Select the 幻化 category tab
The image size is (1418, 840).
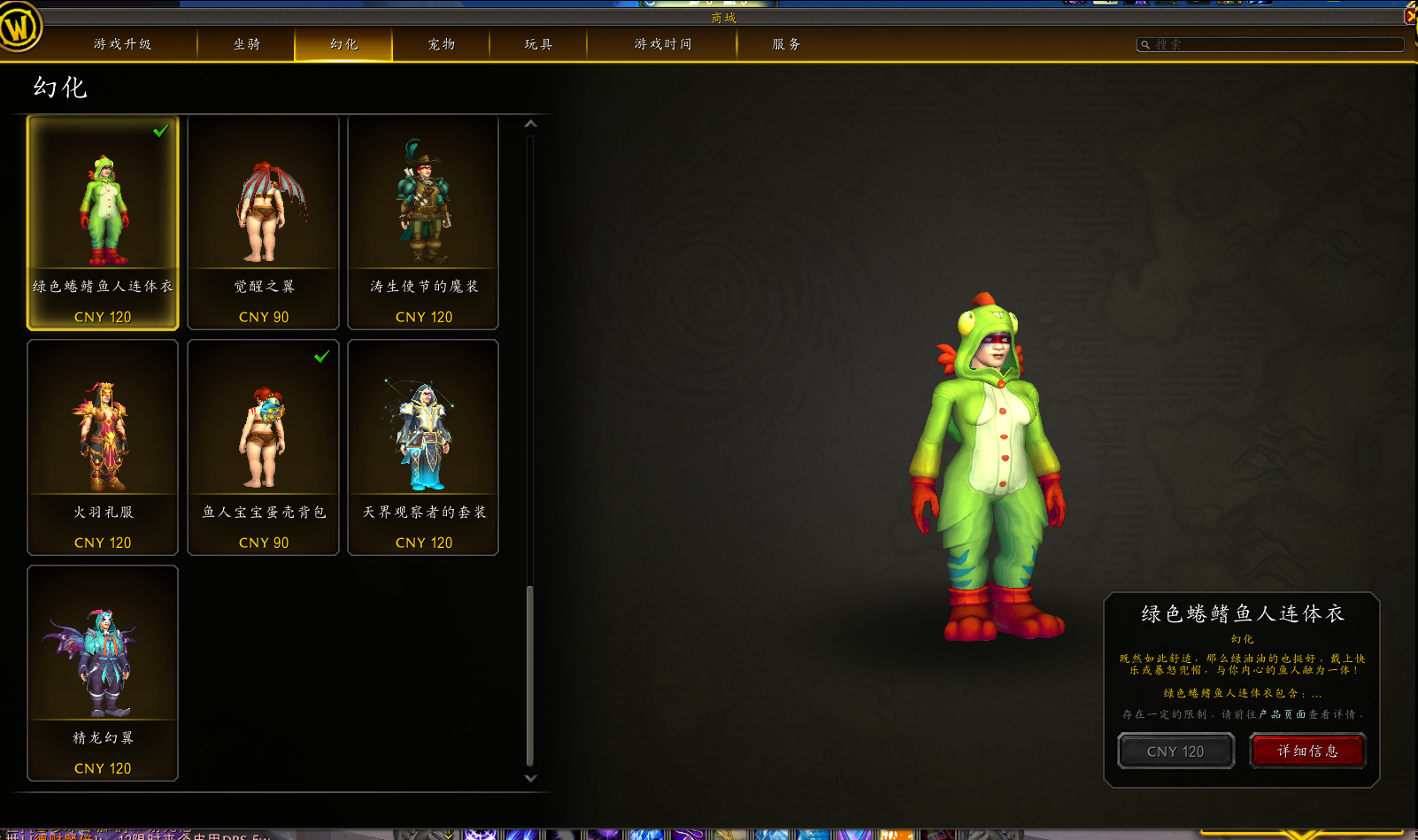click(x=343, y=44)
